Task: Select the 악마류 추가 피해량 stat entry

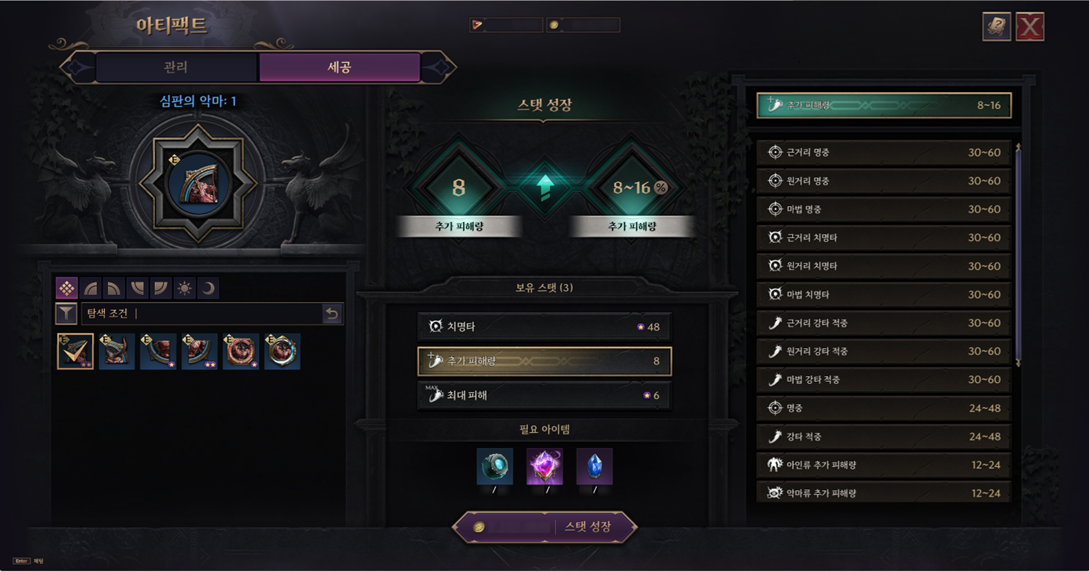Action: coord(884,493)
